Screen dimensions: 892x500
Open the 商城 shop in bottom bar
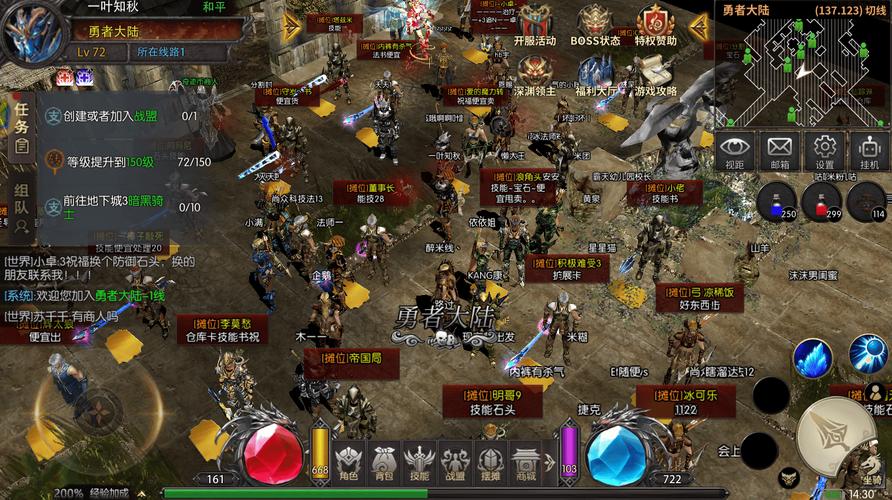526,463
